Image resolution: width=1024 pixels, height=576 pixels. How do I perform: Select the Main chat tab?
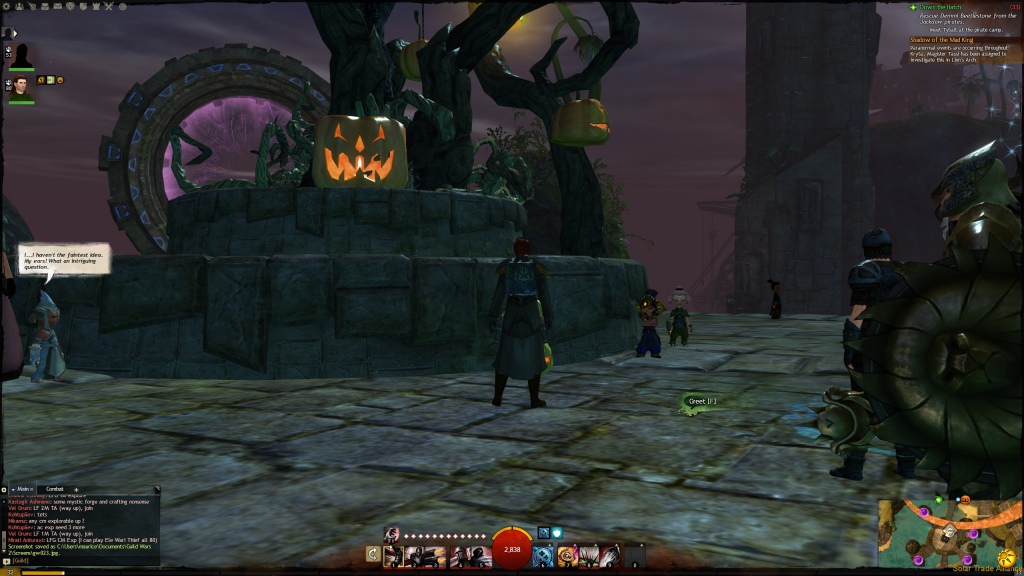[24, 489]
